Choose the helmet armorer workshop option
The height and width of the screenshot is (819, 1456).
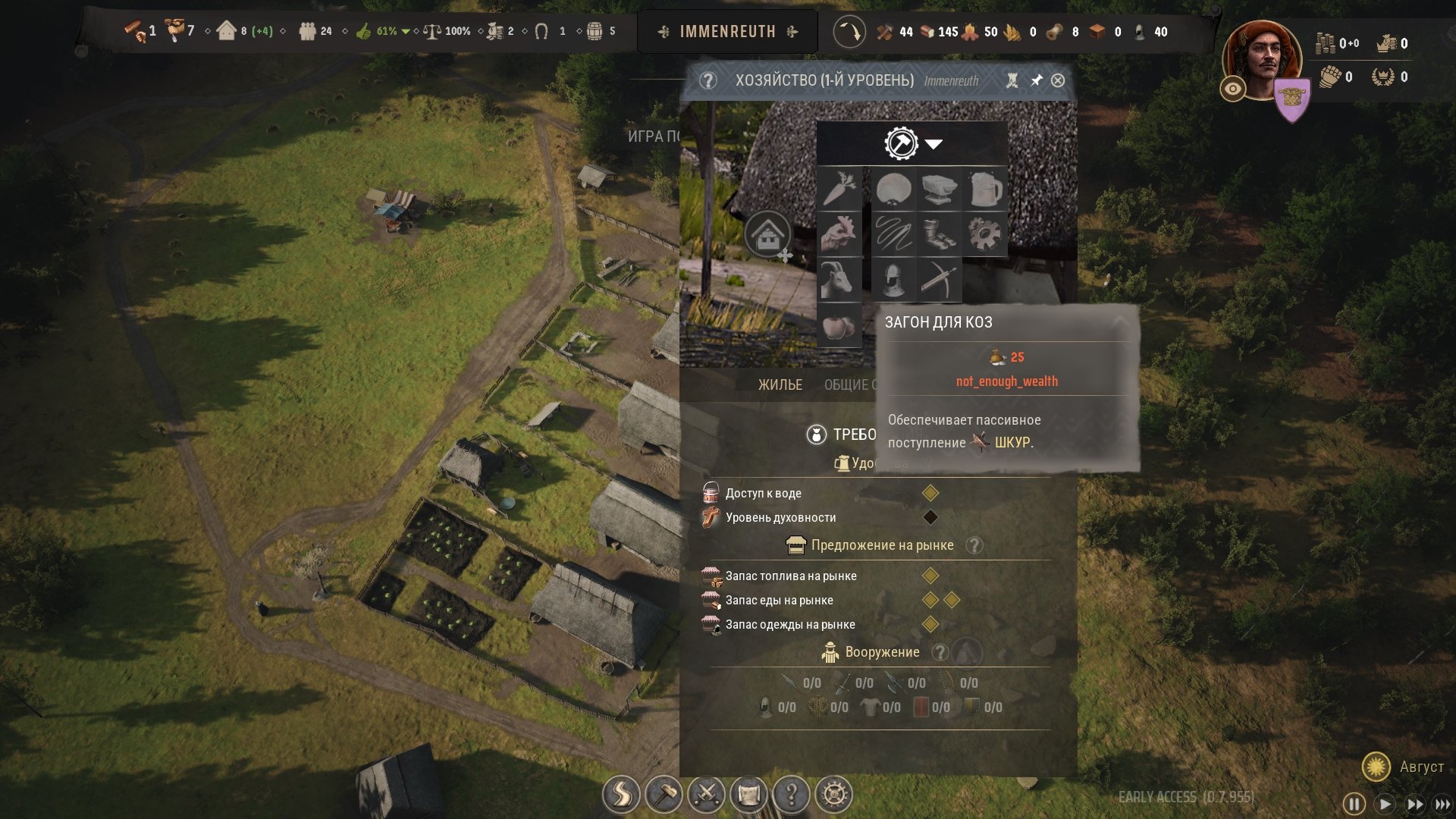point(894,280)
